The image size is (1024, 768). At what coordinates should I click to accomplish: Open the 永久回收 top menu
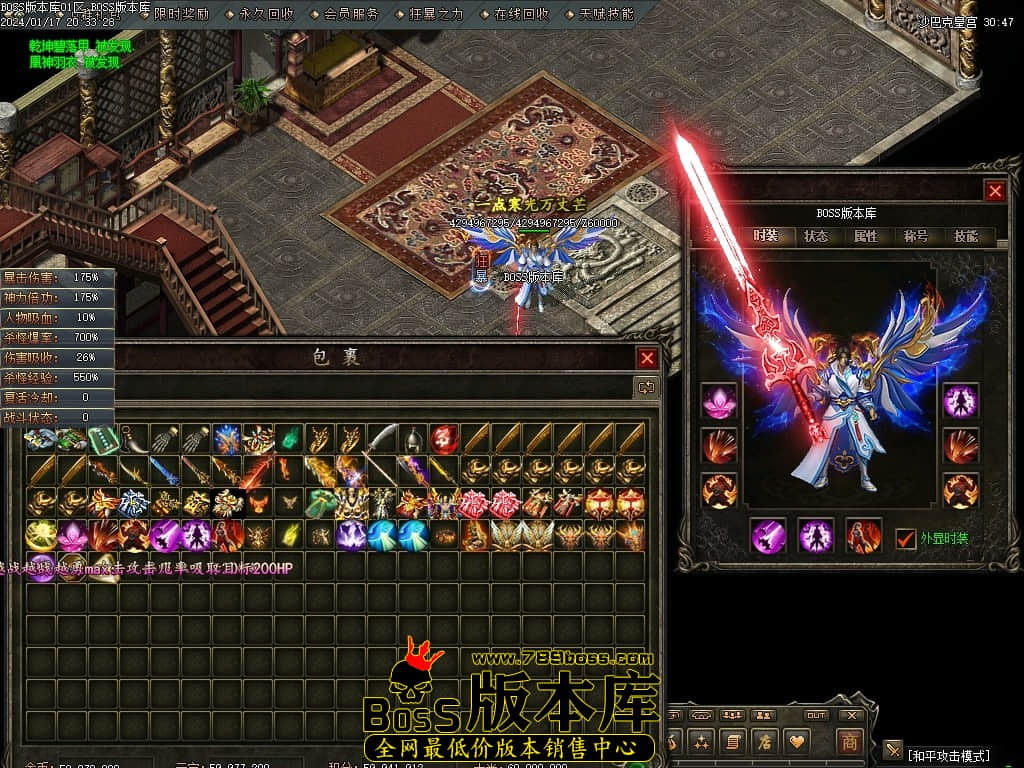(x=266, y=14)
